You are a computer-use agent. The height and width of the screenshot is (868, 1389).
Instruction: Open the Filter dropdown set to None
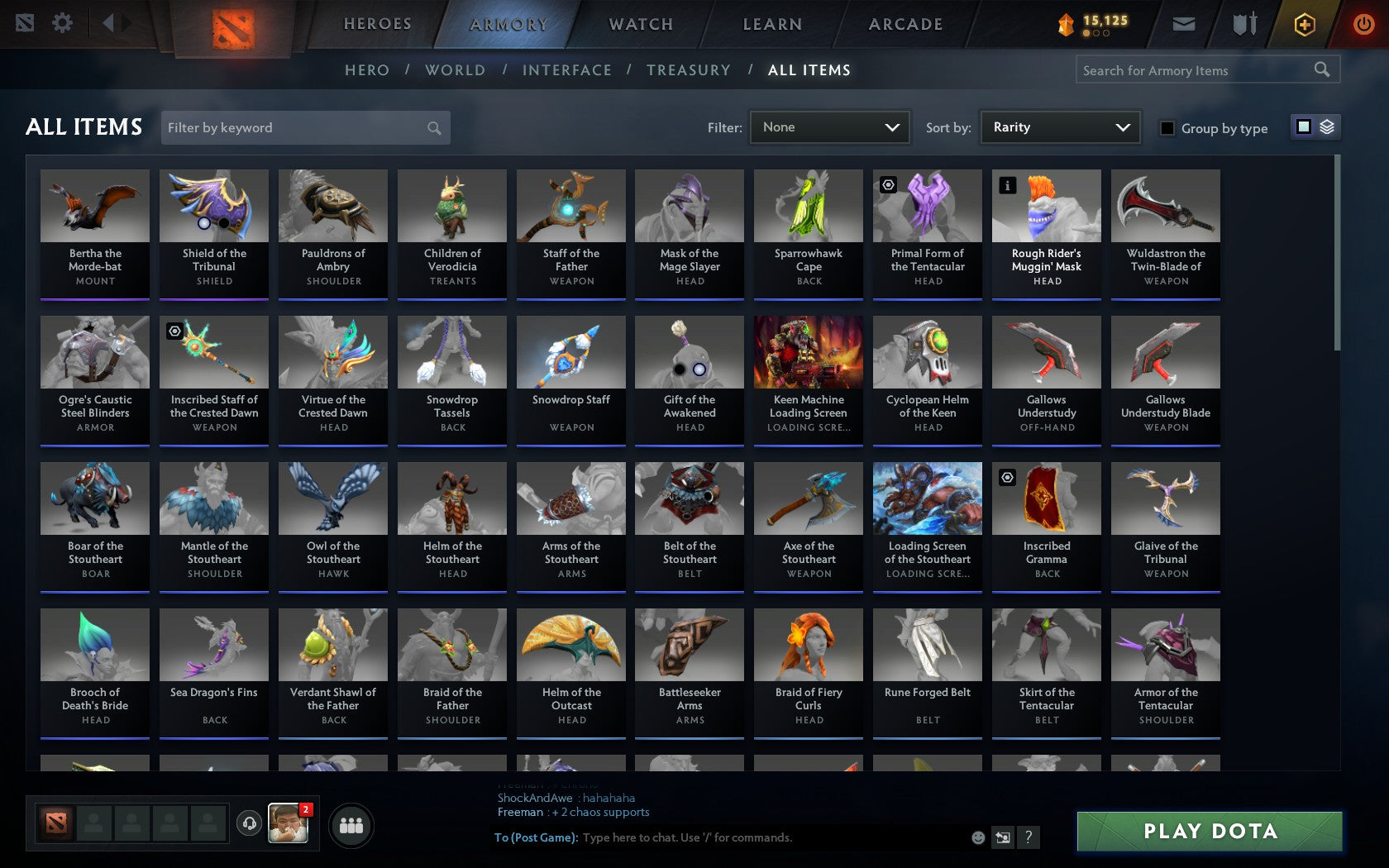click(829, 127)
